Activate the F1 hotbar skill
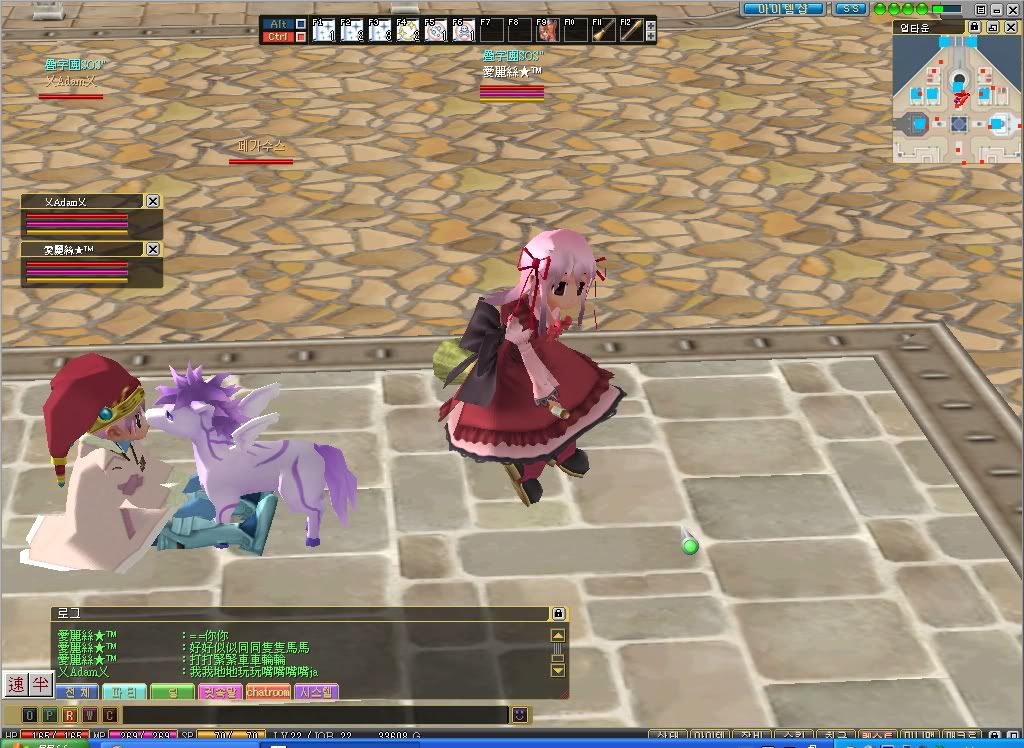The image size is (1024, 748). tap(323, 30)
